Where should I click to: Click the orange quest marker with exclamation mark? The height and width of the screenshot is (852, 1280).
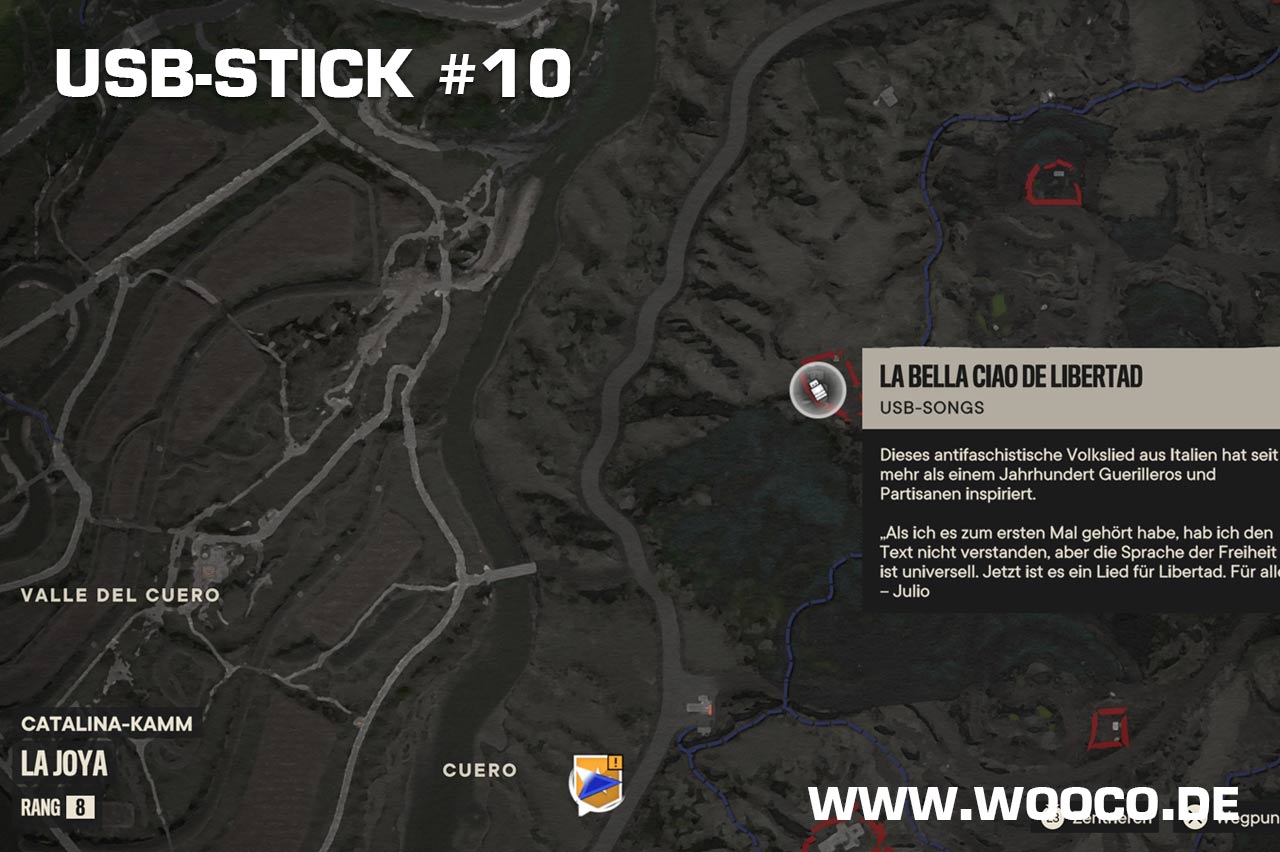coord(596,782)
